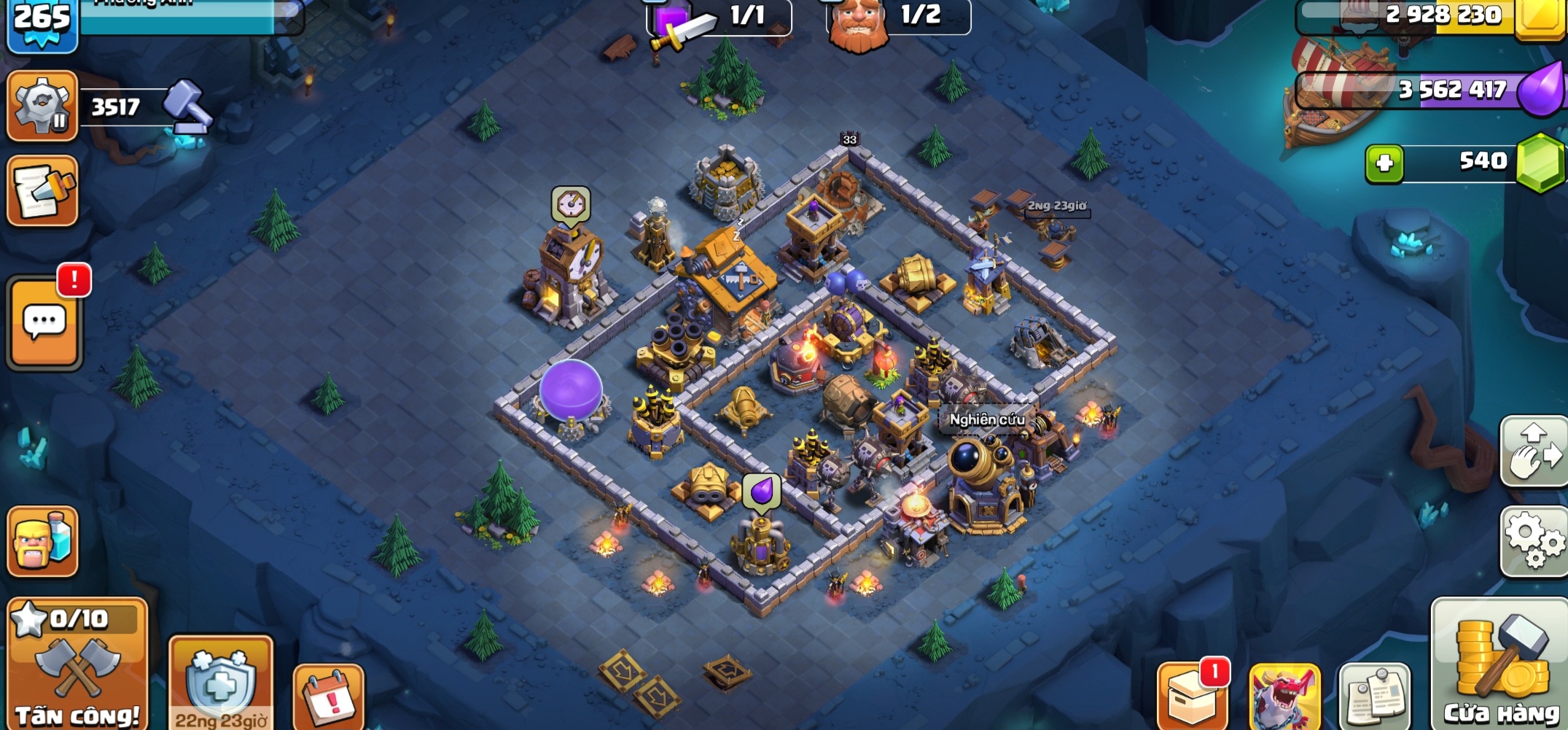Screen dimensions: 1568x730
Task: Open the settings gears button
Action: [x=1534, y=540]
